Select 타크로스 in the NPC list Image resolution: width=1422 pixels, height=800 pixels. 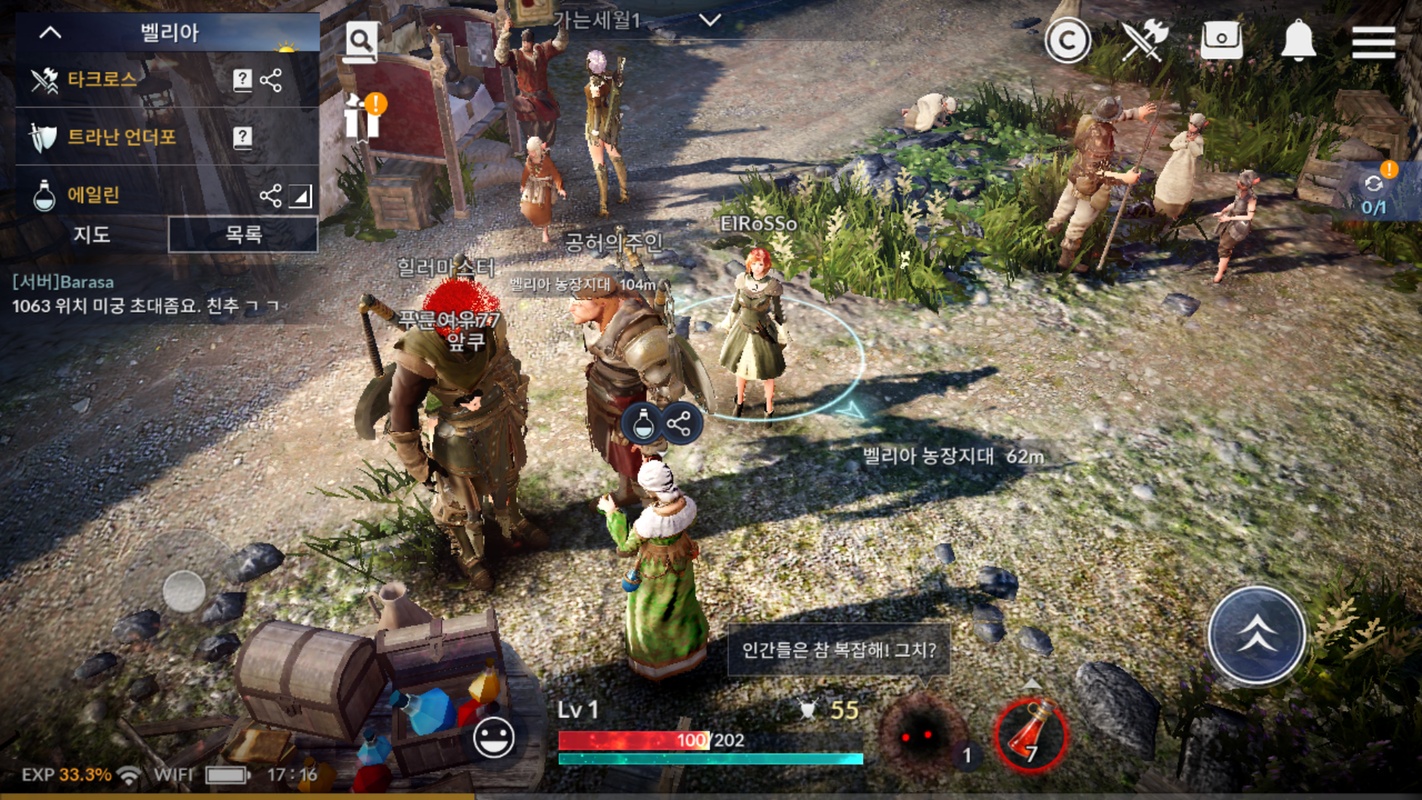pyautogui.click(x=102, y=80)
